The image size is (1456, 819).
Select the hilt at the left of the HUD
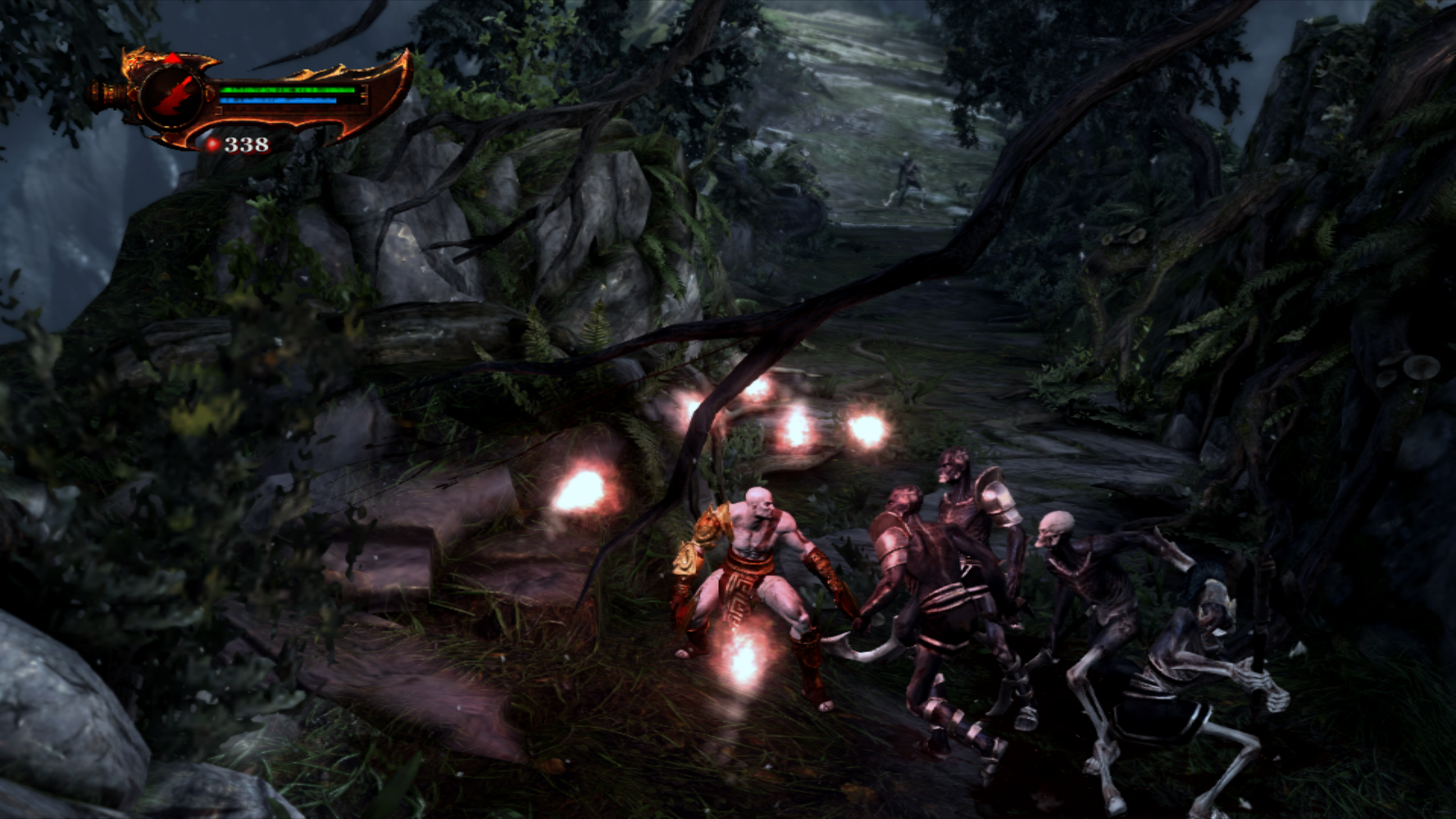coord(108,92)
